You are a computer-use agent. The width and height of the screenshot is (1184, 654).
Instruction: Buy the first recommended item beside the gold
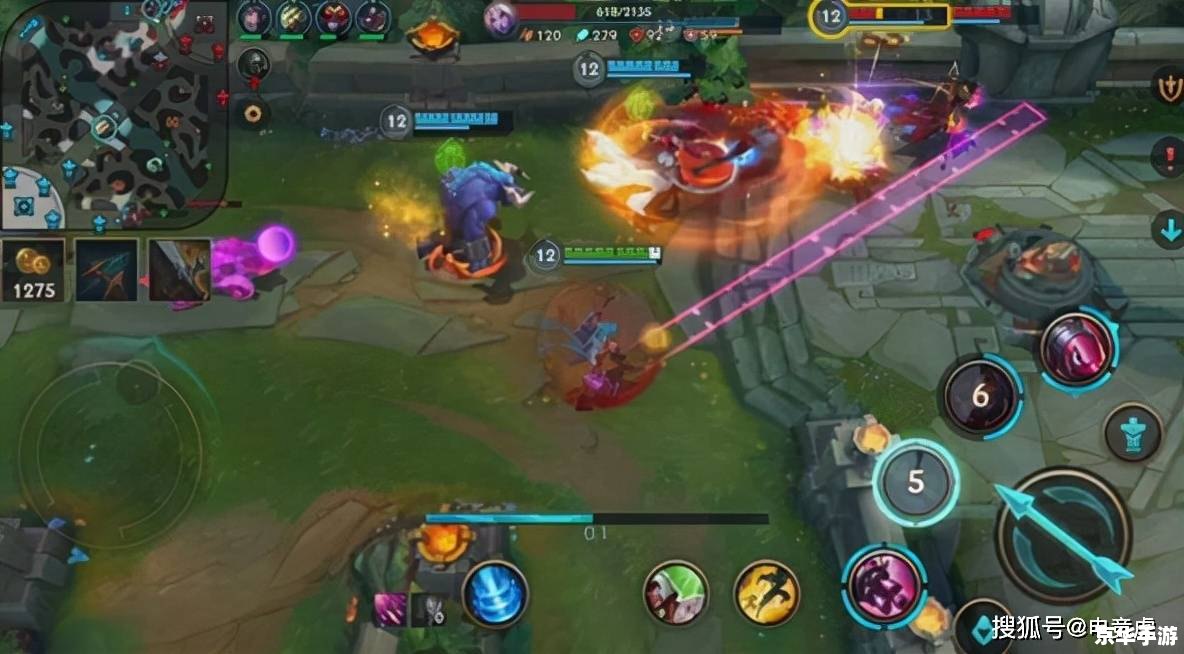point(107,270)
